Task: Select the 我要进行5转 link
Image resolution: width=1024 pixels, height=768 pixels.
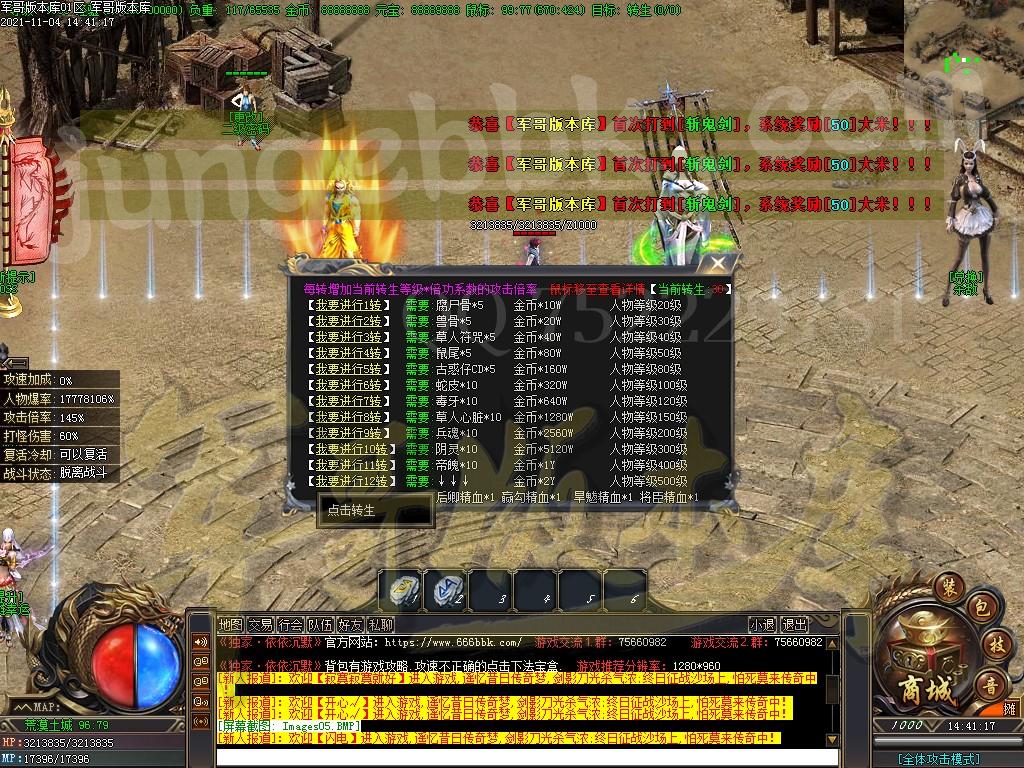Action: (x=348, y=369)
